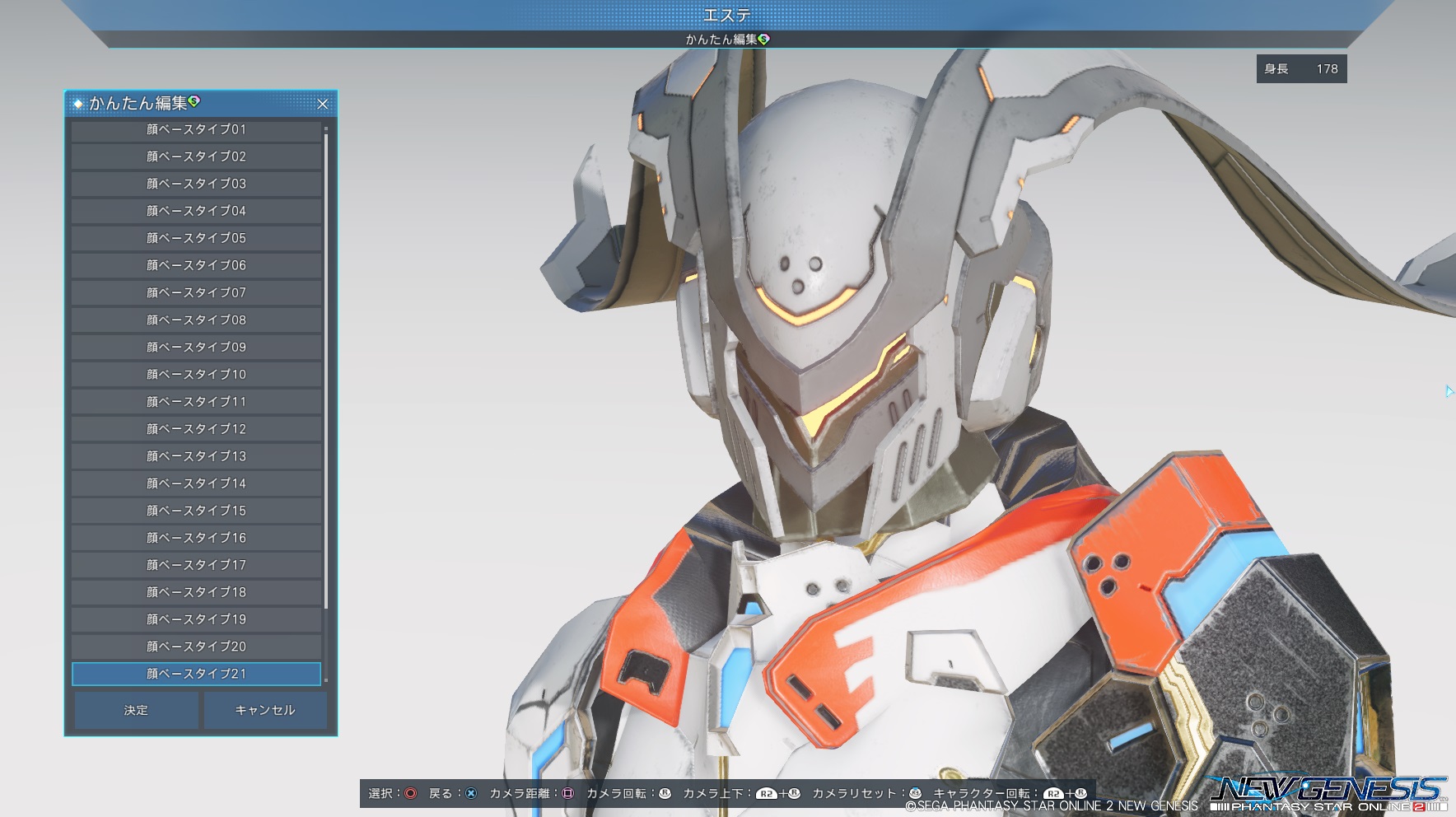Select 顔ベースタイプ01 from the list
Screen dimensions: 1456x817
[196, 130]
